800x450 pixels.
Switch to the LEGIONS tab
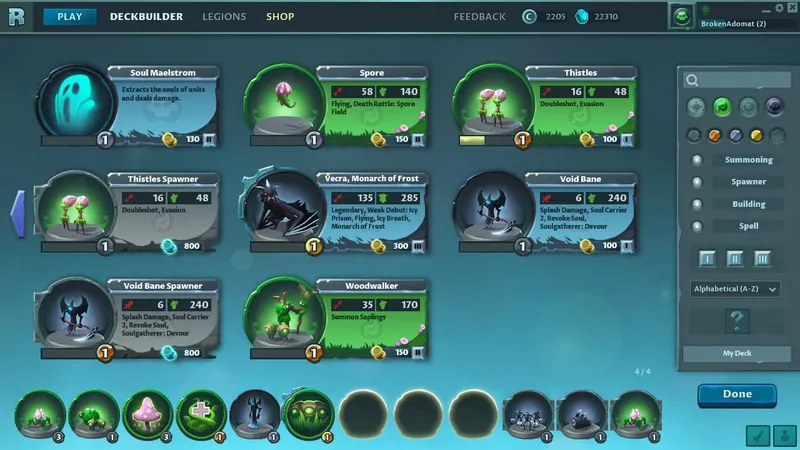(x=224, y=17)
